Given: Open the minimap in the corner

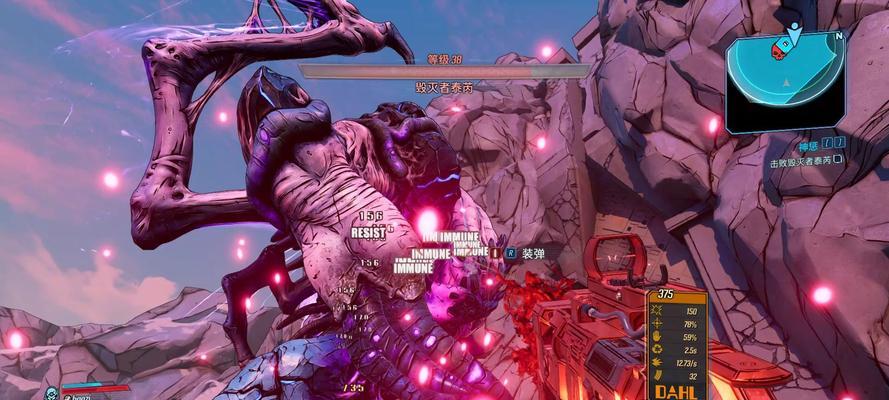Looking at the screenshot, I should (x=786, y=82).
